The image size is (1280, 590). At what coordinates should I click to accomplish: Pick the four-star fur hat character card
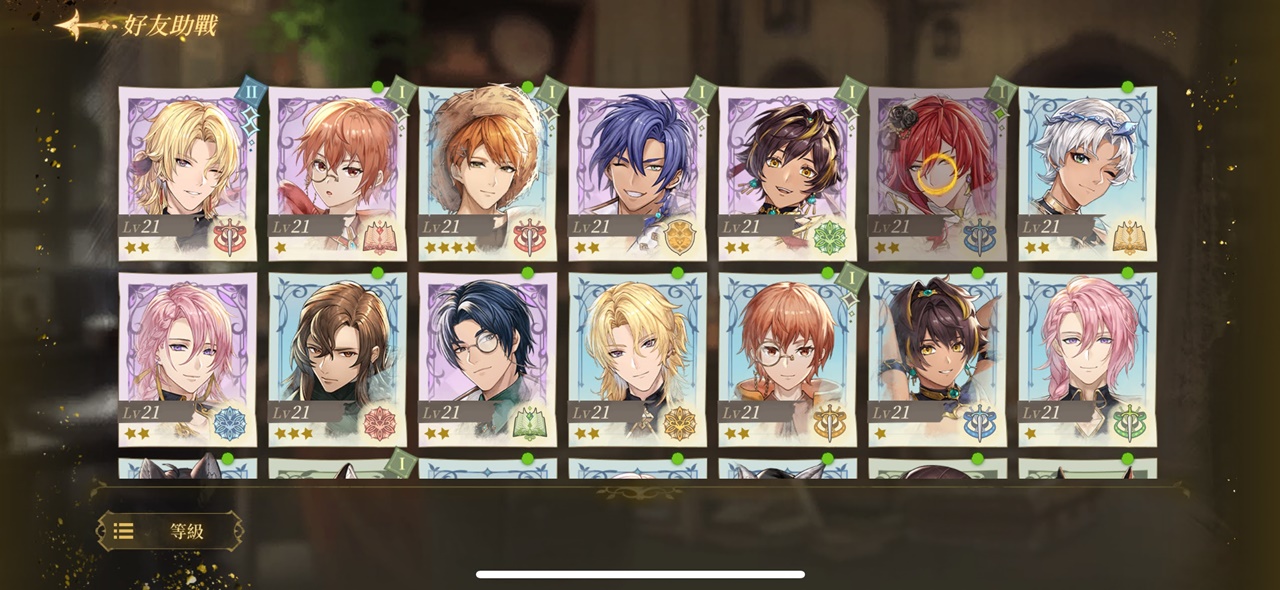[487, 172]
